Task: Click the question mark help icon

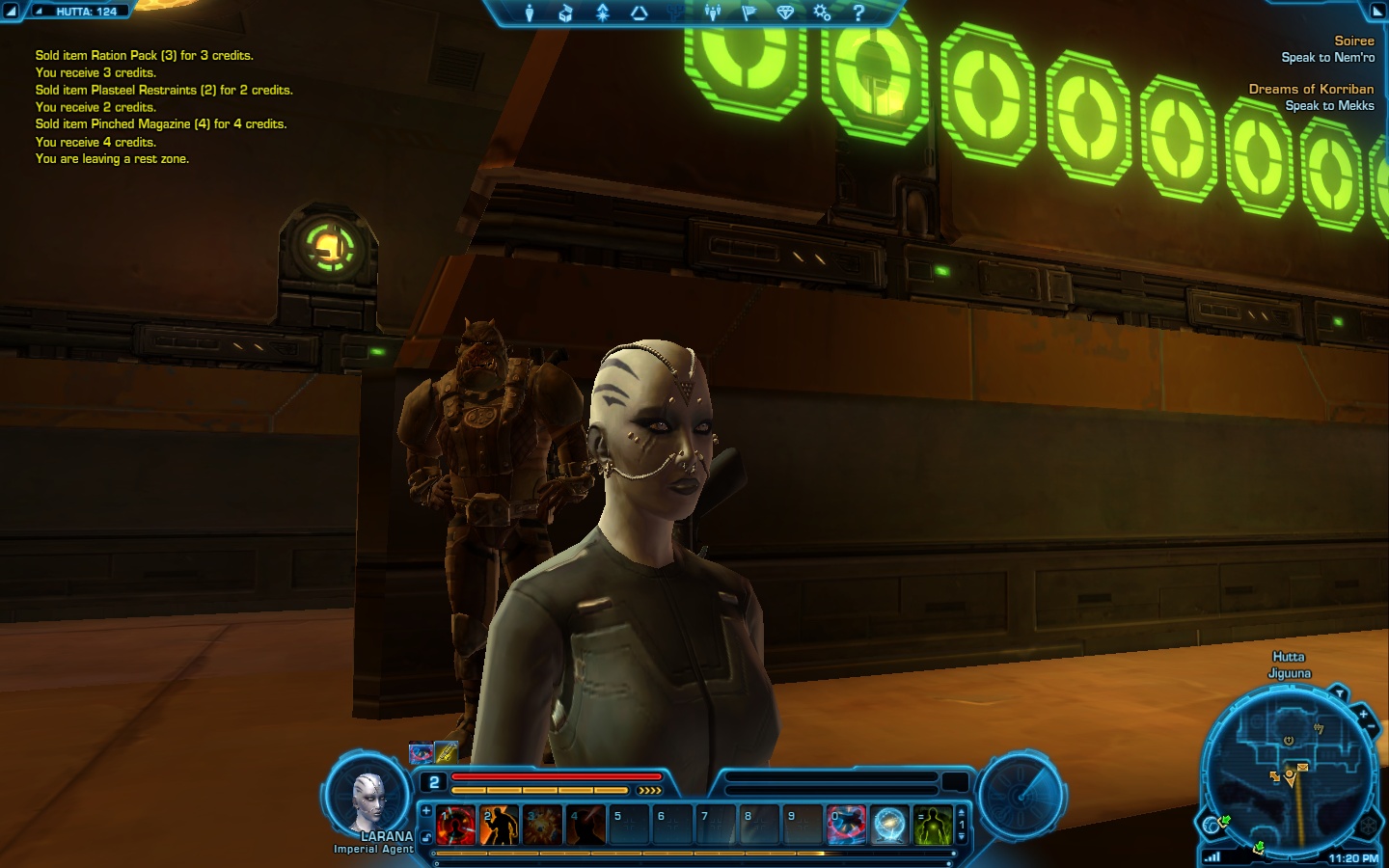Action: tap(858, 13)
